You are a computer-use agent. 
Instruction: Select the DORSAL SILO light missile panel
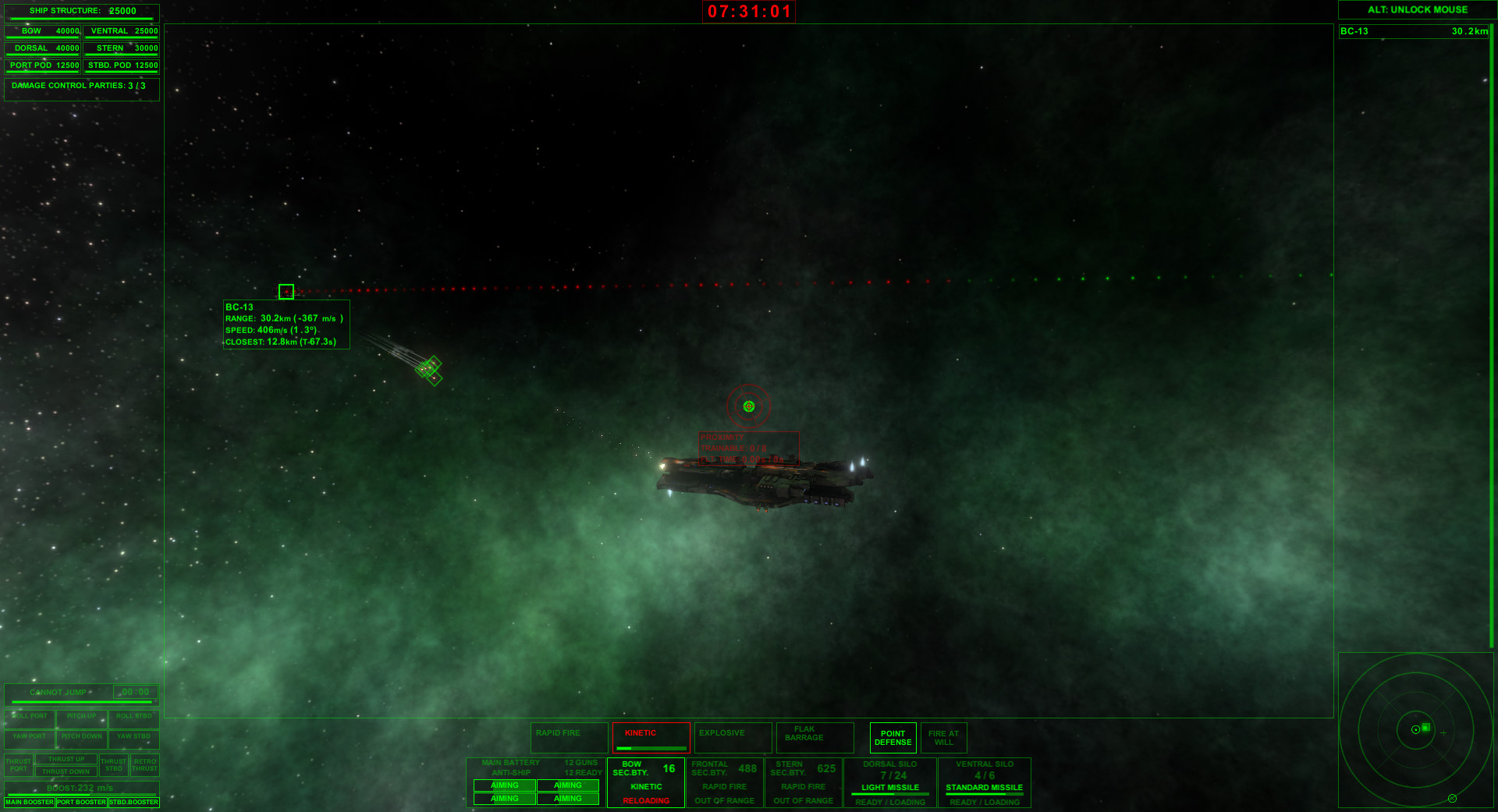tap(889, 782)
